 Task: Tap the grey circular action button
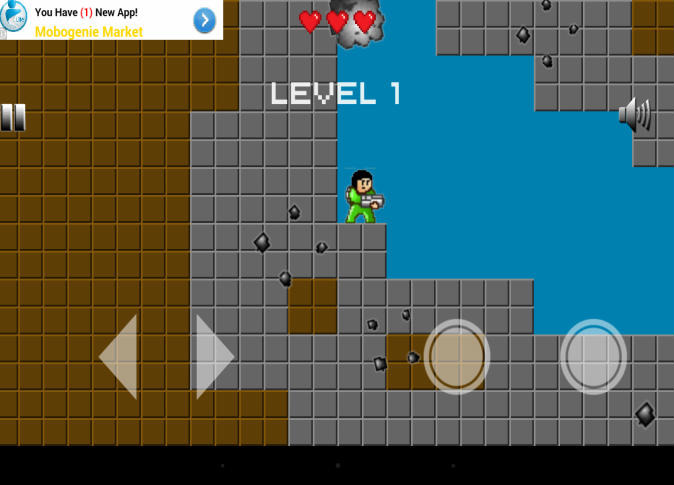click(x=593, y=357)
